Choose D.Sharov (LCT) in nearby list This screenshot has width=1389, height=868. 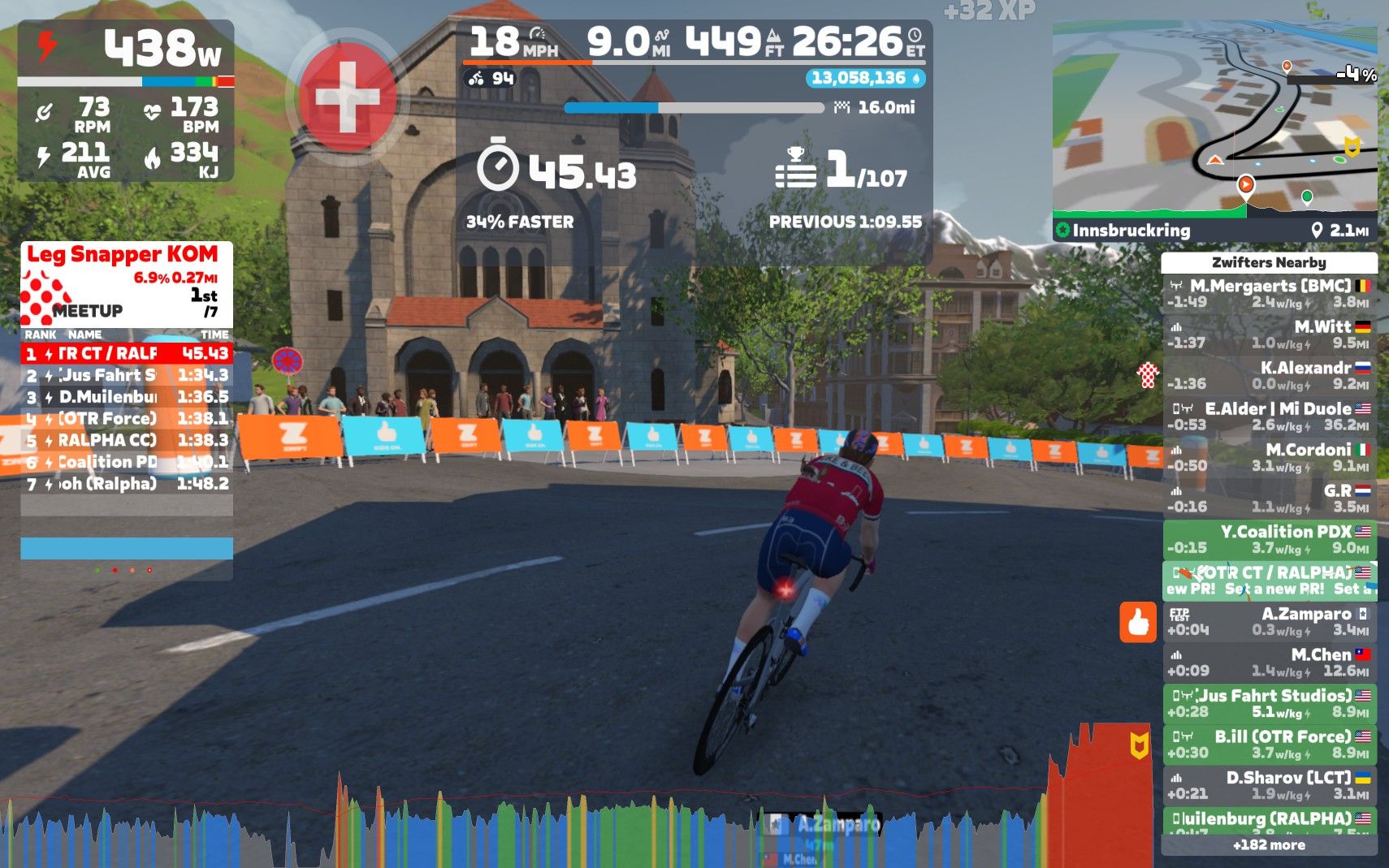1269,785
